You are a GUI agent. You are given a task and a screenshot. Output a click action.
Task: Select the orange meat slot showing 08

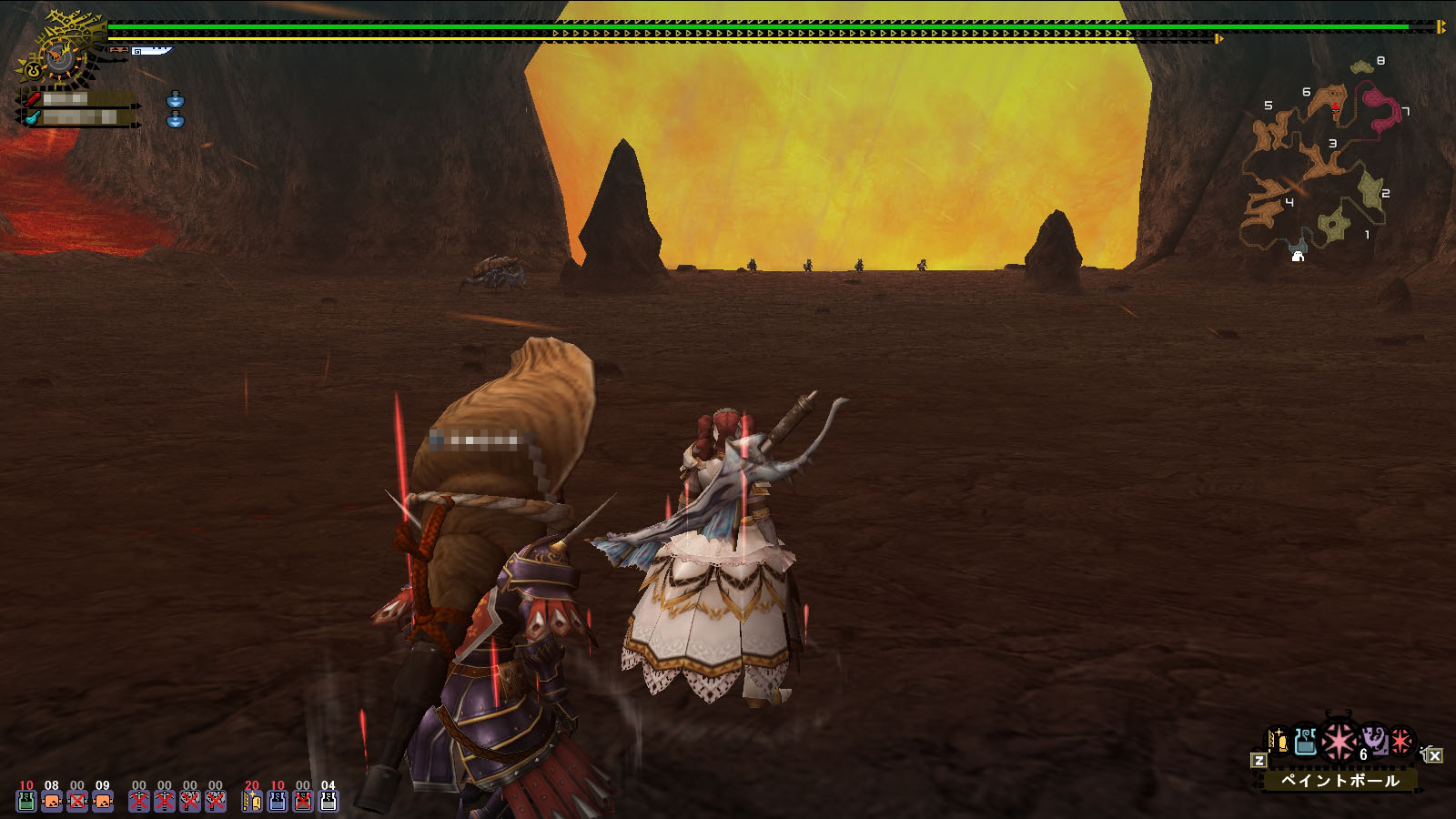pos(52,799)
